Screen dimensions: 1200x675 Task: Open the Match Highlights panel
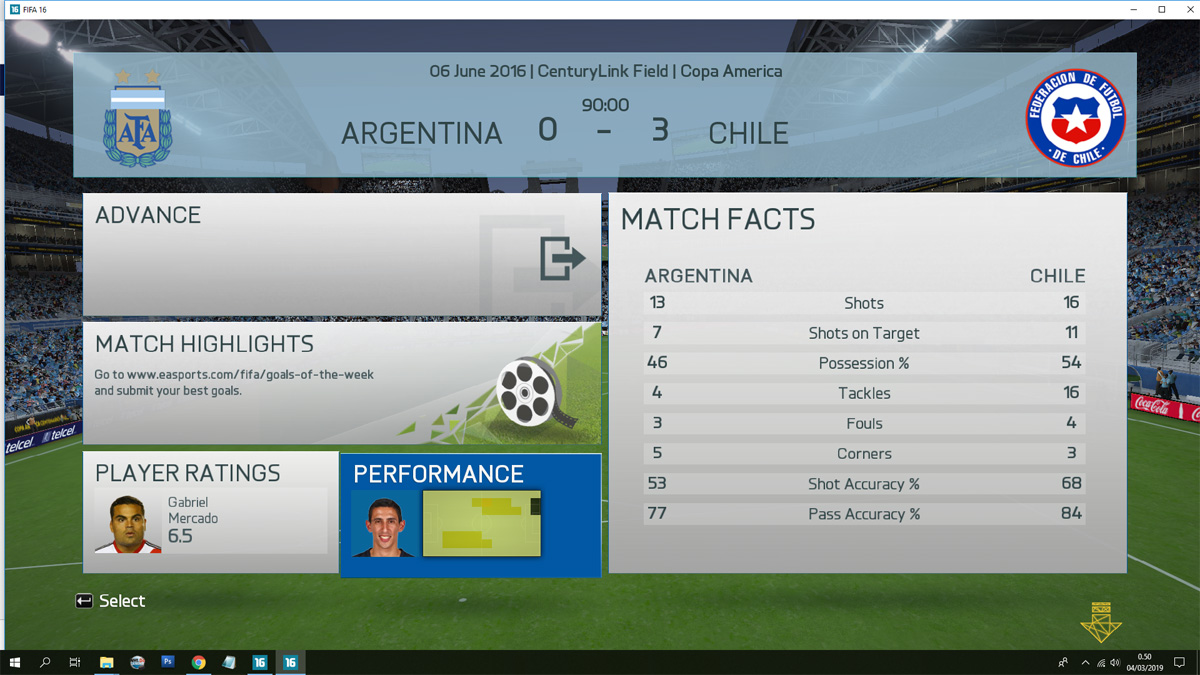341,383
